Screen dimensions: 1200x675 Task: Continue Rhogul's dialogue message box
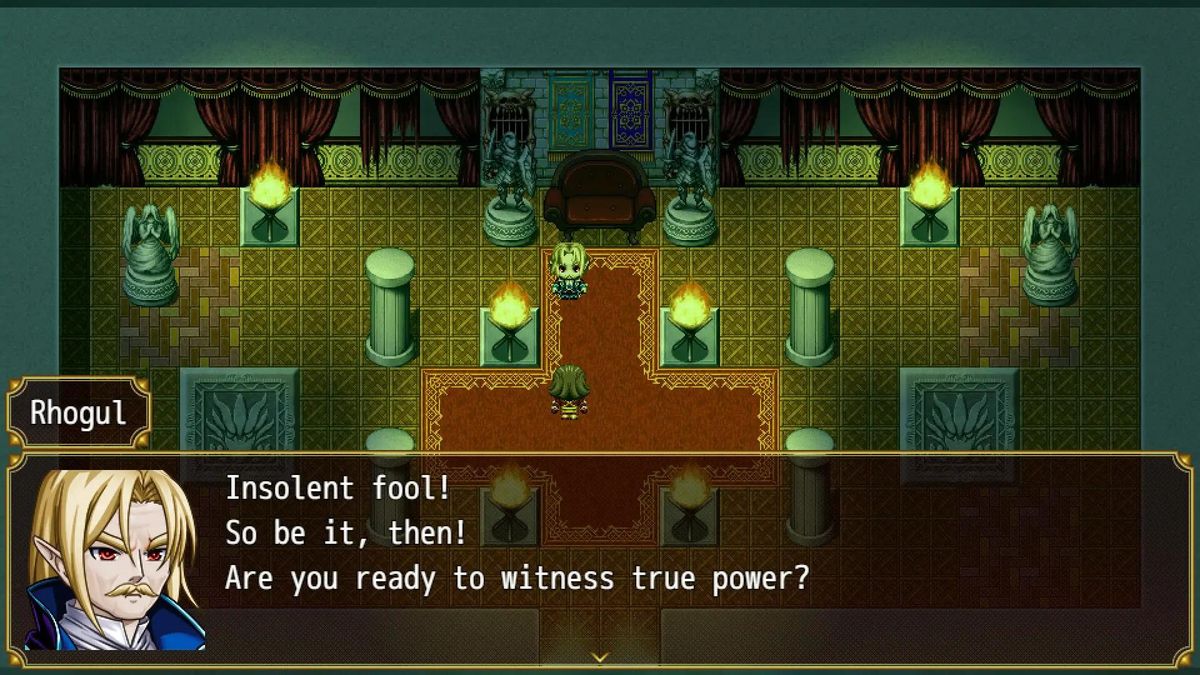600,560
